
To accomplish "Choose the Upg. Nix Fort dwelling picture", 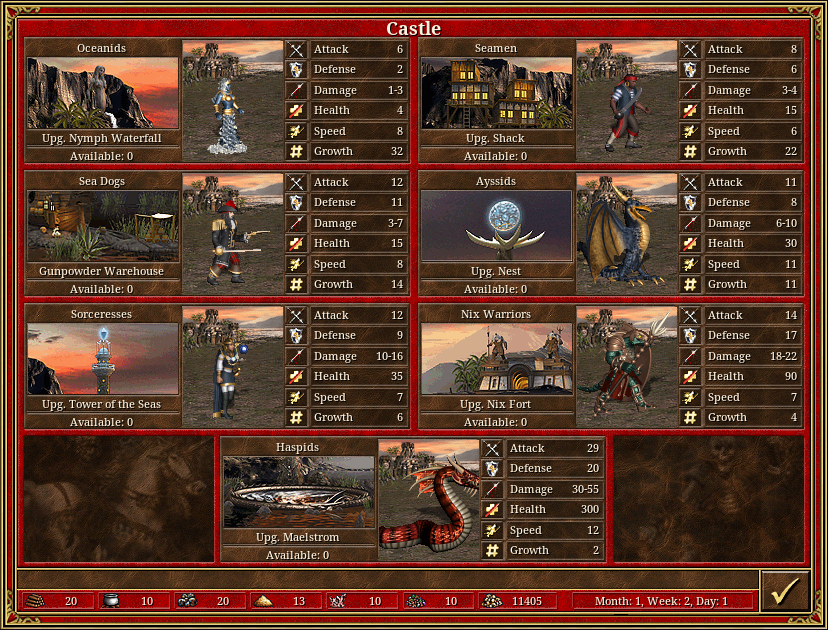I will (497, 359).
